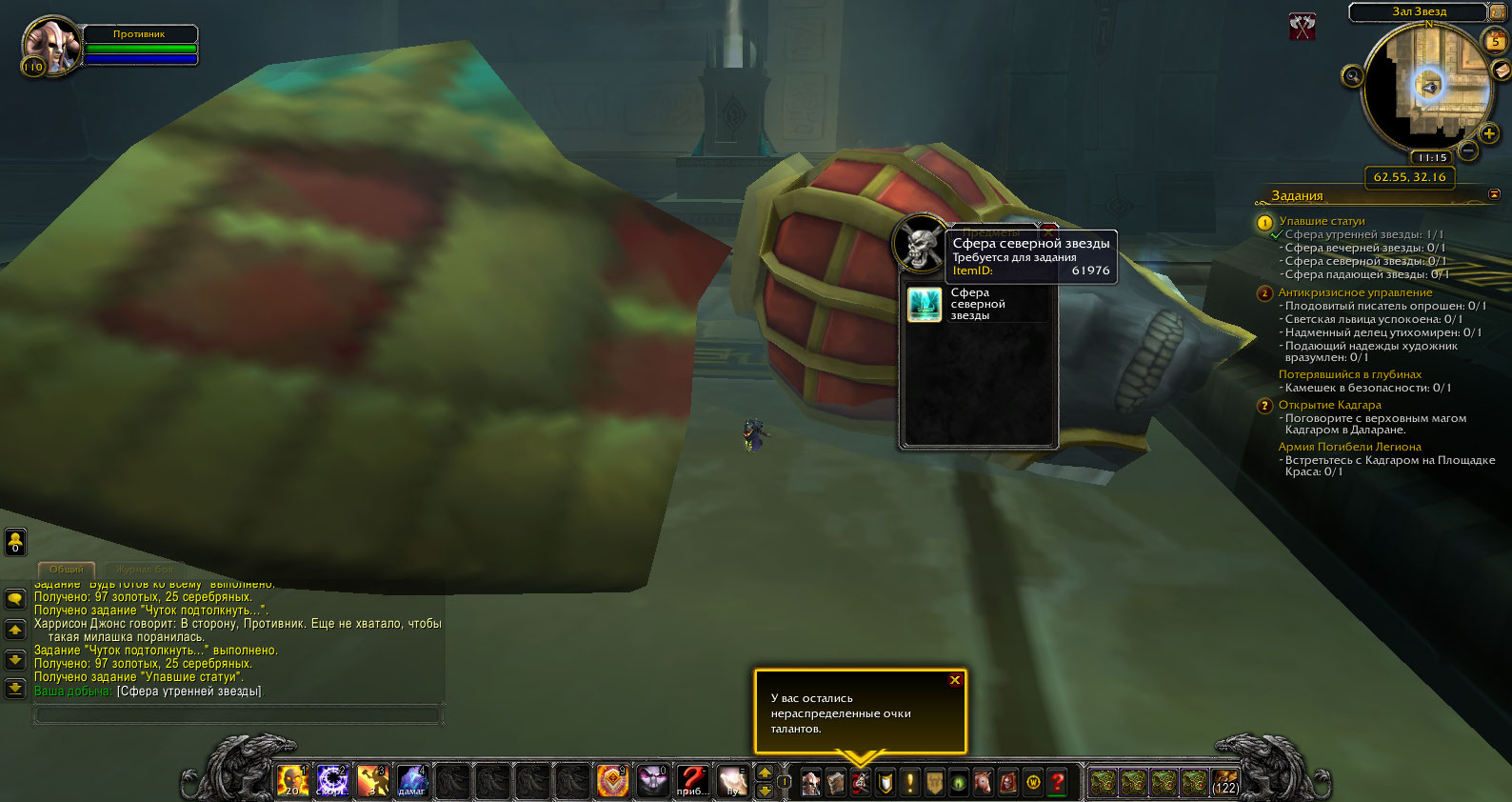This screenshot has width=1512, height=802.
Task: Switch to the Журнал боя chat tab
Action: point(144,570)
